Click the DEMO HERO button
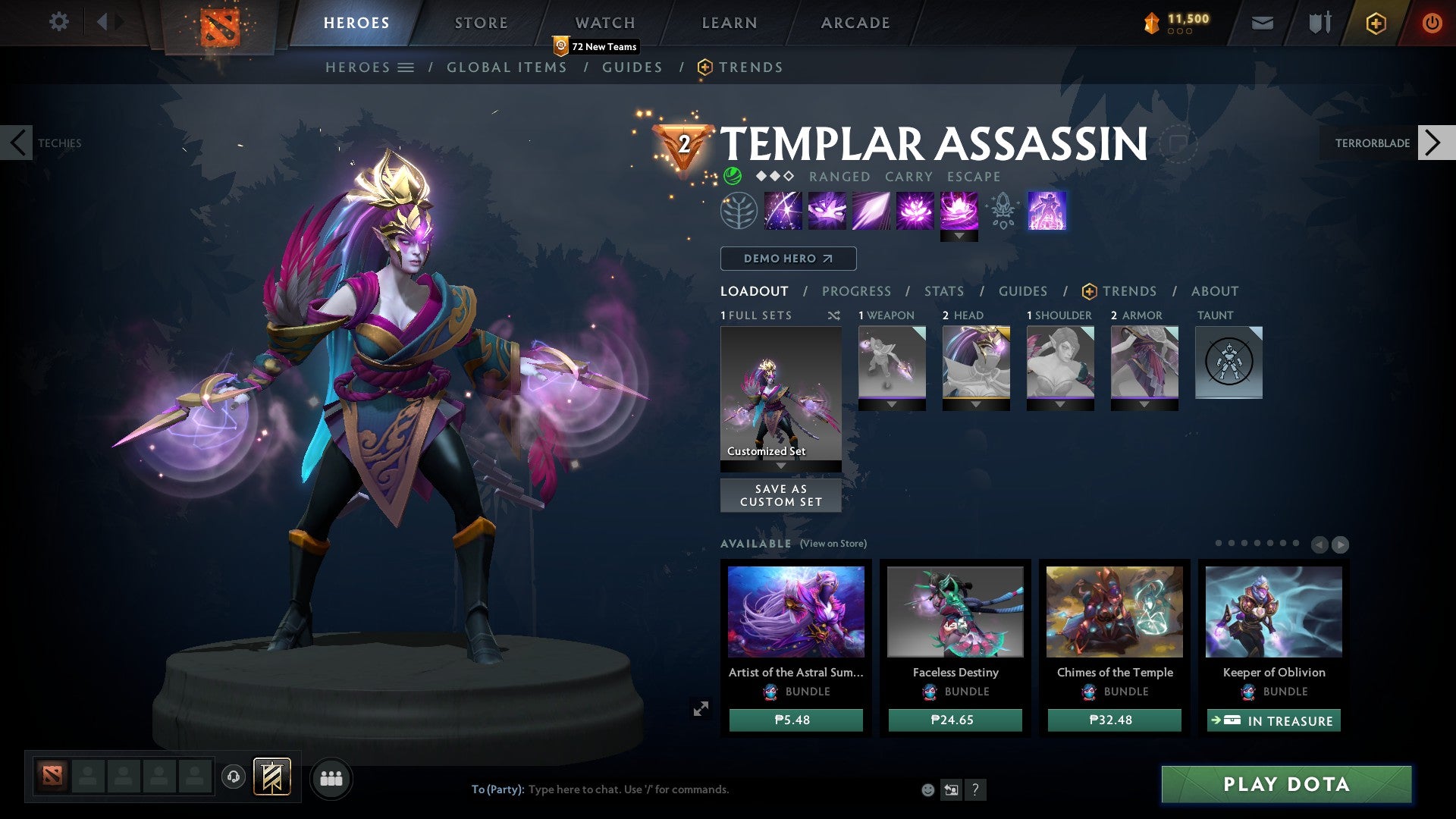The height and width of the screenshot is (819, 1456). pos(788,258)
